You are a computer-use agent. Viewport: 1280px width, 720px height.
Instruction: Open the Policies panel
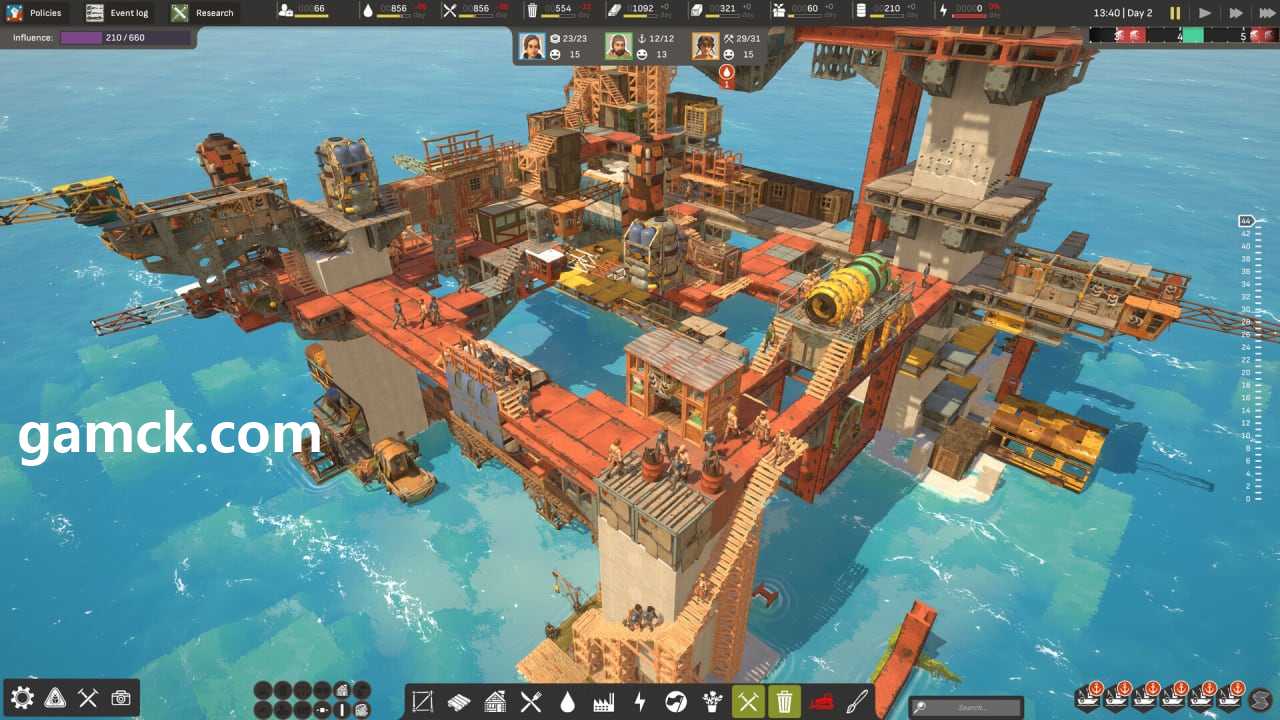[34, 13]
